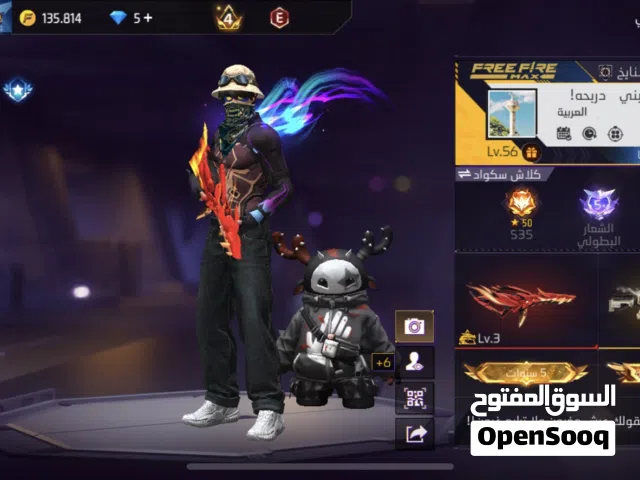Click the four-dot round icon on profile card
Image resolution: width=640 pixels, height=480 pixels.
(x=615, y=133)
